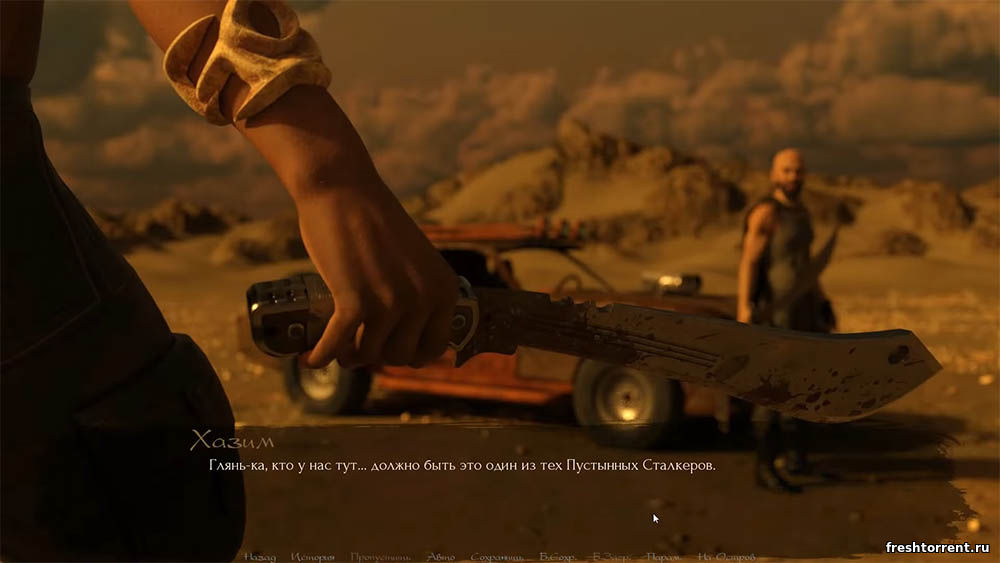This screenshot has width=1000, height=563.
Task: Open the История (History) log
Action: click(x=312, y=556)
